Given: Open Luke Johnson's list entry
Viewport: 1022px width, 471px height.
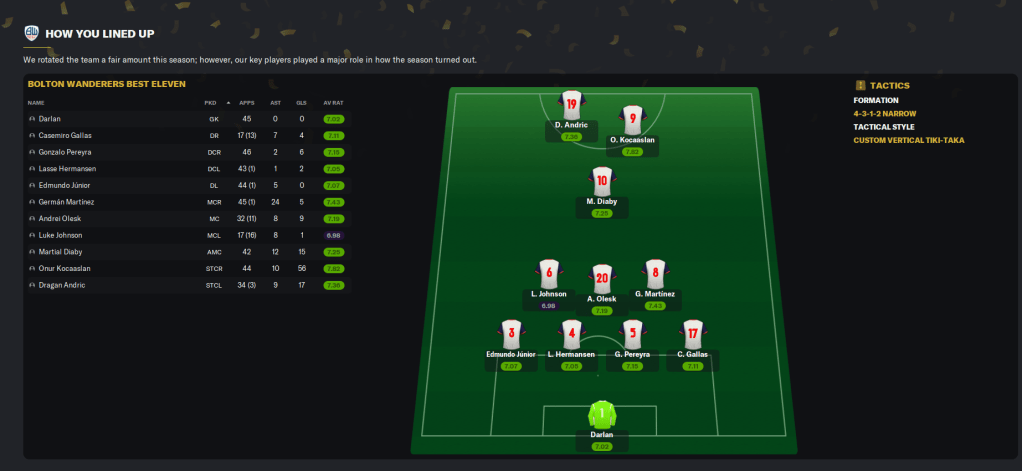Looking at the screenshot, I should click(x=61, y=235).
